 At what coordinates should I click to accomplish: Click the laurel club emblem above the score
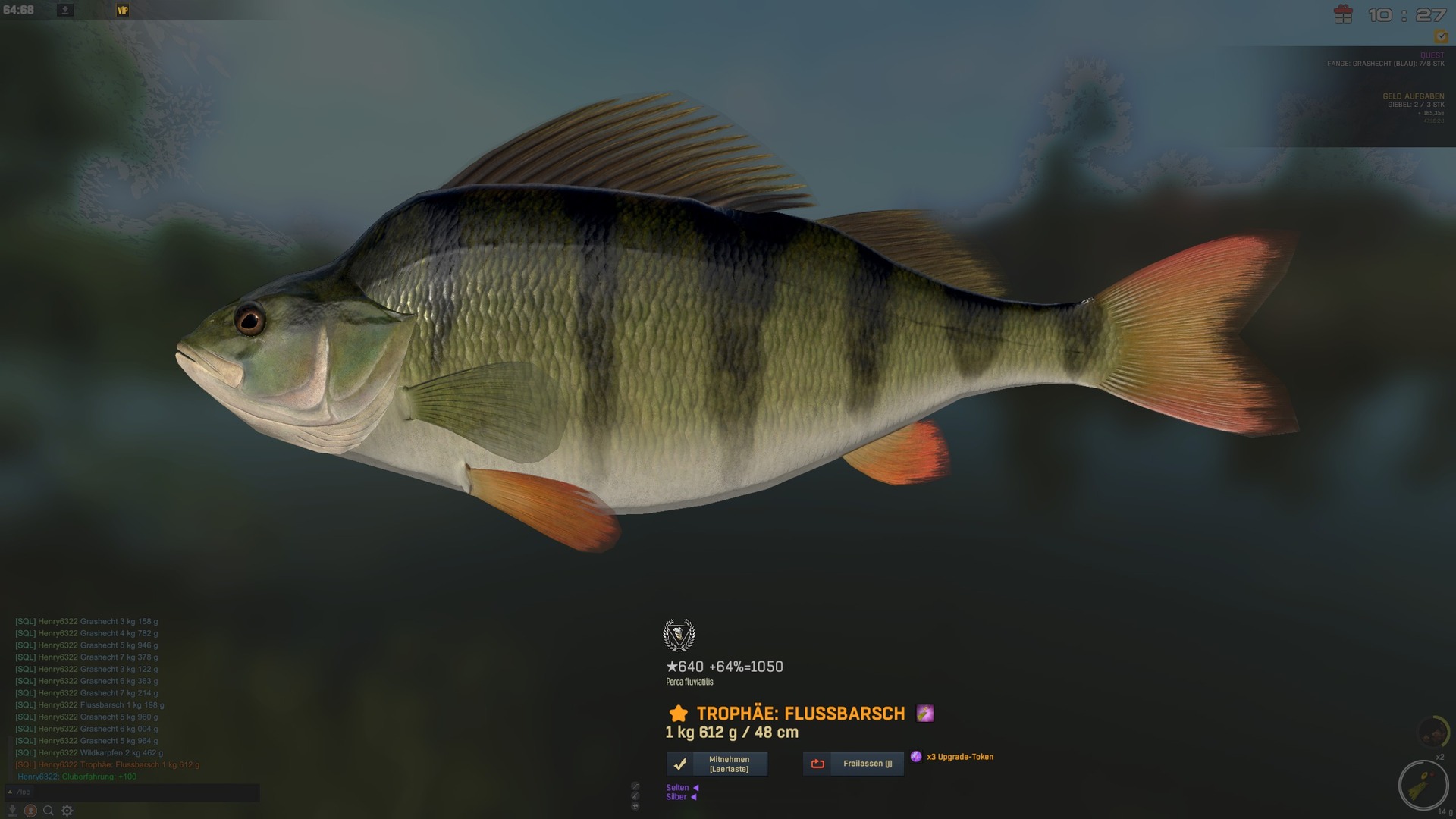point(679,635)
